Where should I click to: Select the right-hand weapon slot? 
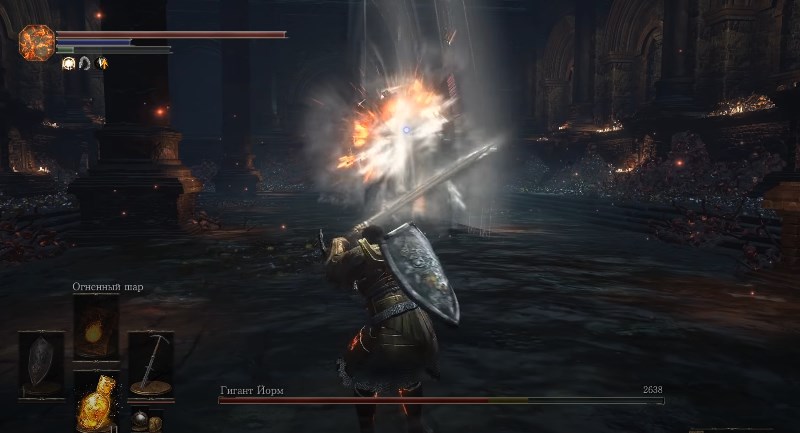click(150, 362)
